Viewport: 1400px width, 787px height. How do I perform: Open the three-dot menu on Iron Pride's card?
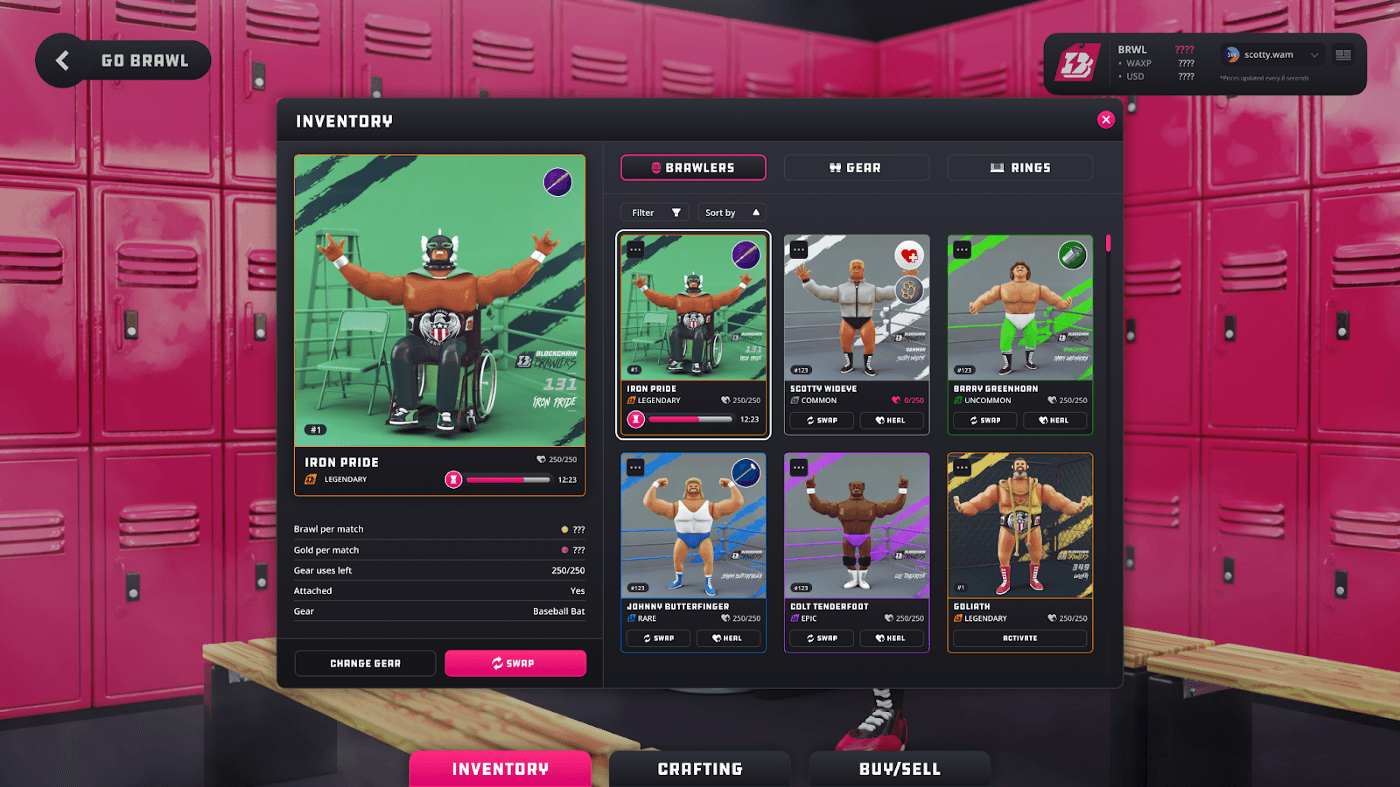pos(634,247)
